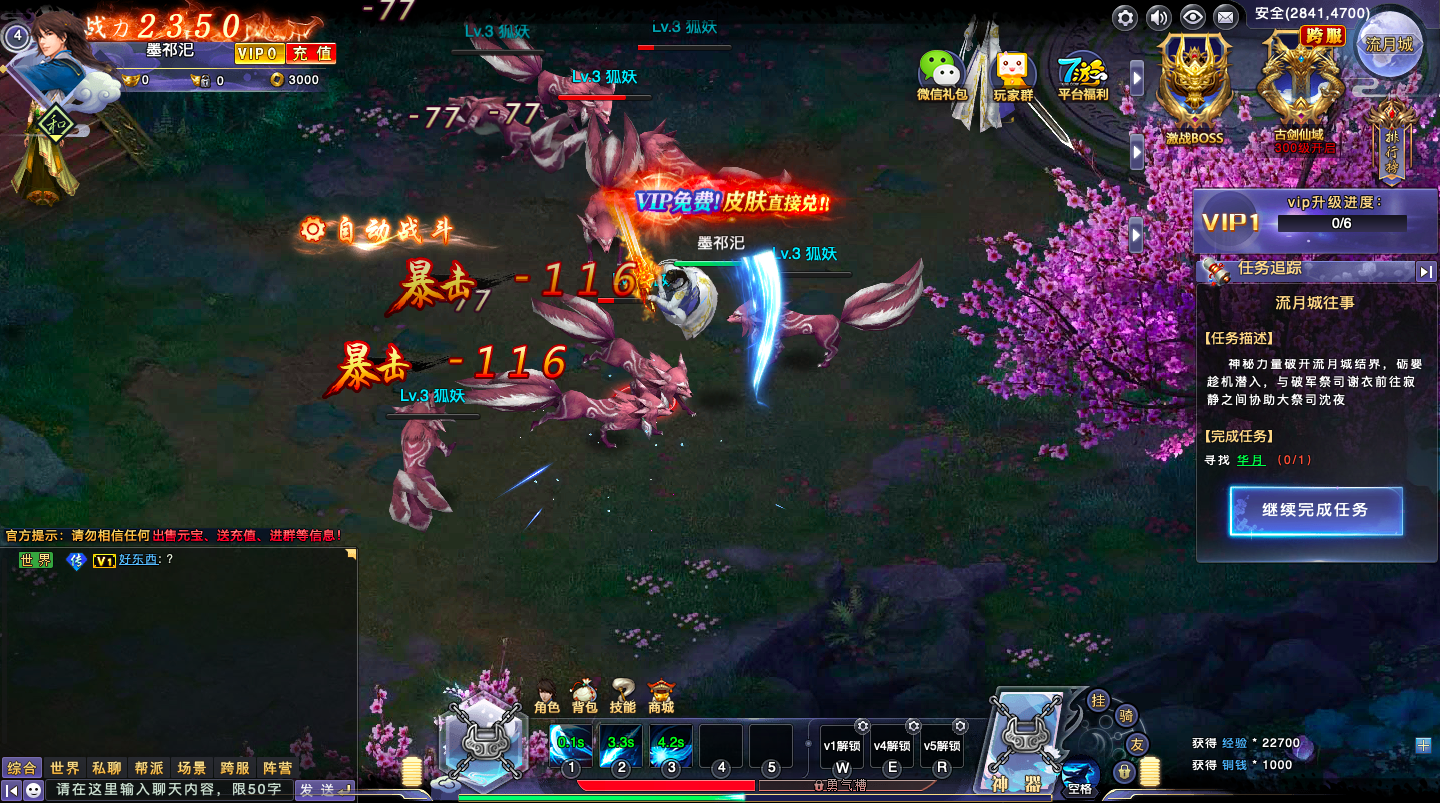
Task: Collapse the 任务追踪 quest tracker panel
Action: (1425, 271)
